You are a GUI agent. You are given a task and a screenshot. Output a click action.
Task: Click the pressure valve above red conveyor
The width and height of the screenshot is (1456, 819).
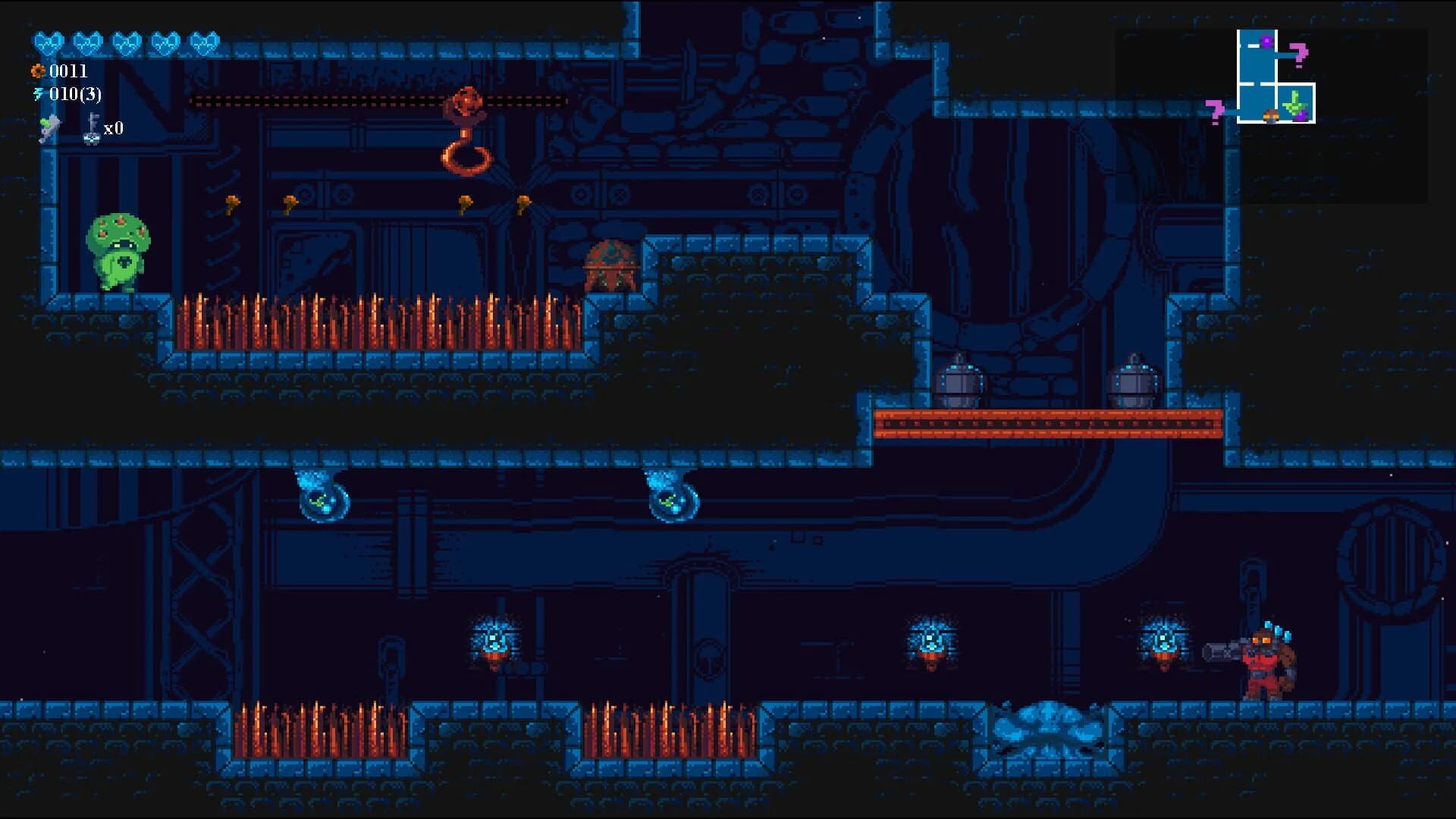pyautogui.click(x=961, y=379)
